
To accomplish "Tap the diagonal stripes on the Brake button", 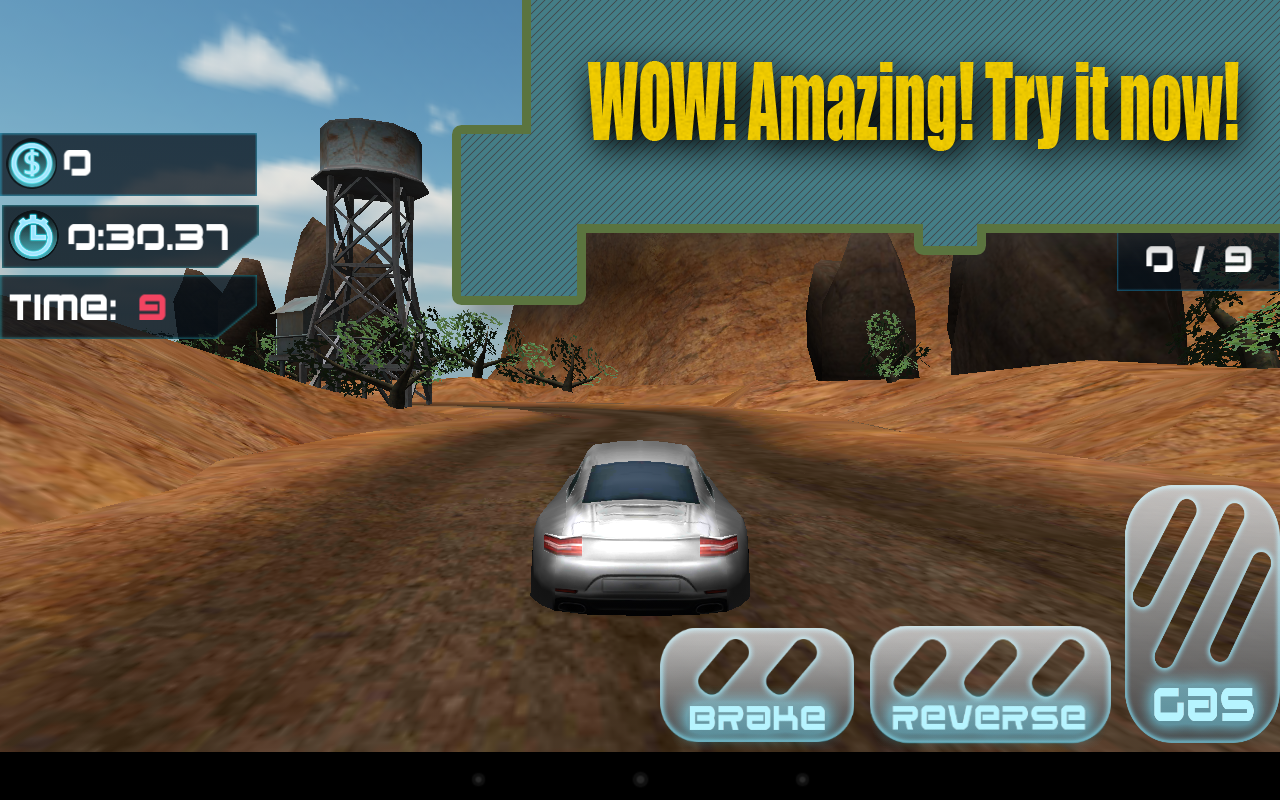I will tap(755, 668).
